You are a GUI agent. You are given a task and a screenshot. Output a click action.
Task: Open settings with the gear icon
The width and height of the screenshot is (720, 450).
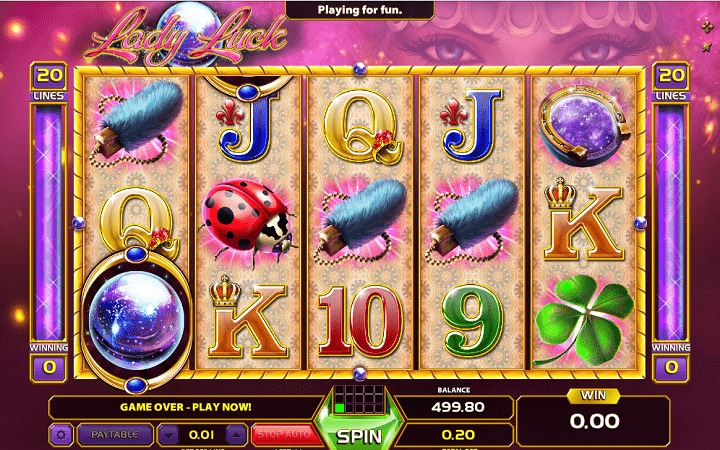62,435
